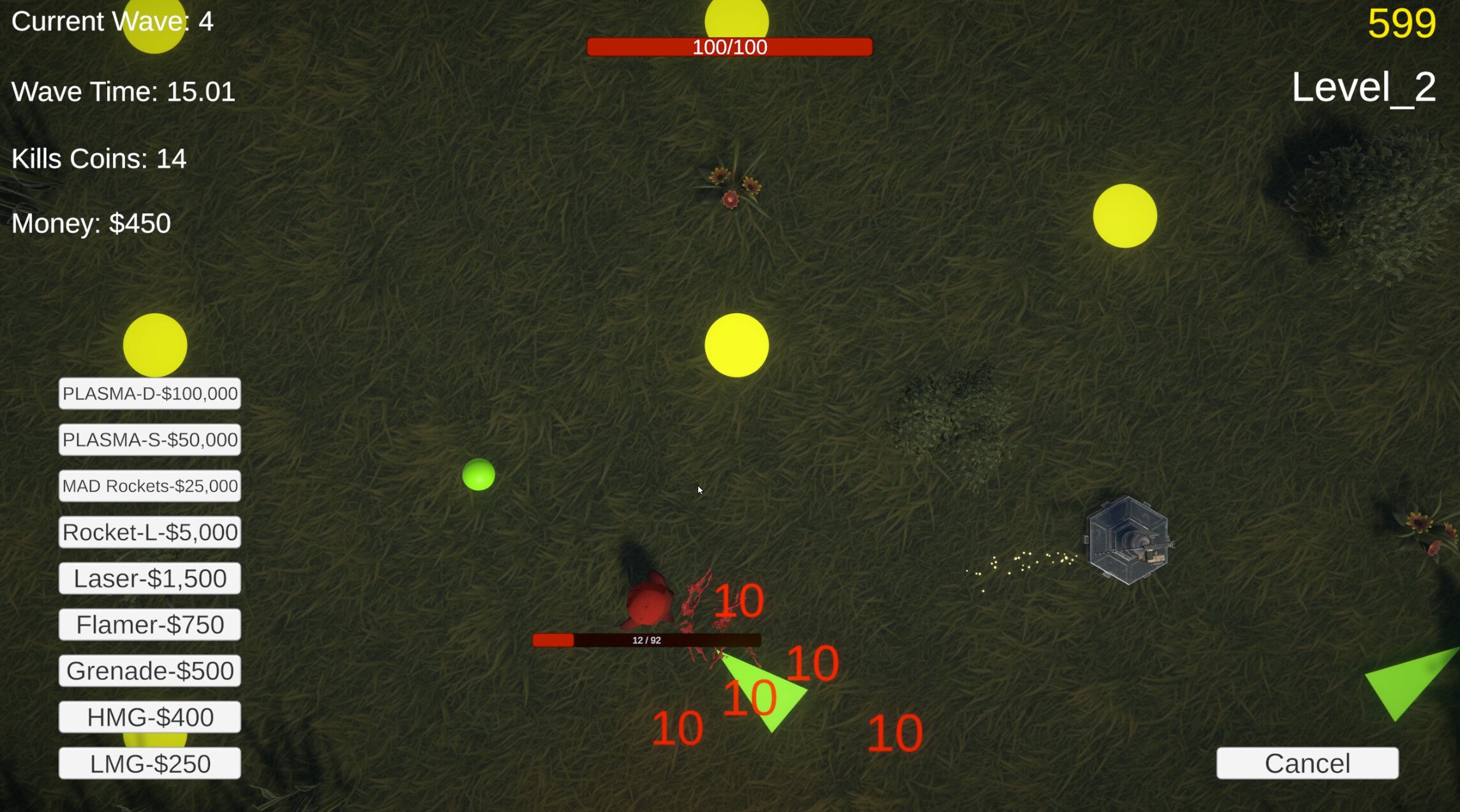Select the PLASMA-S weapon costing $50,000
This screenshot has width=1460, height=812.
(x=149, y=439)
